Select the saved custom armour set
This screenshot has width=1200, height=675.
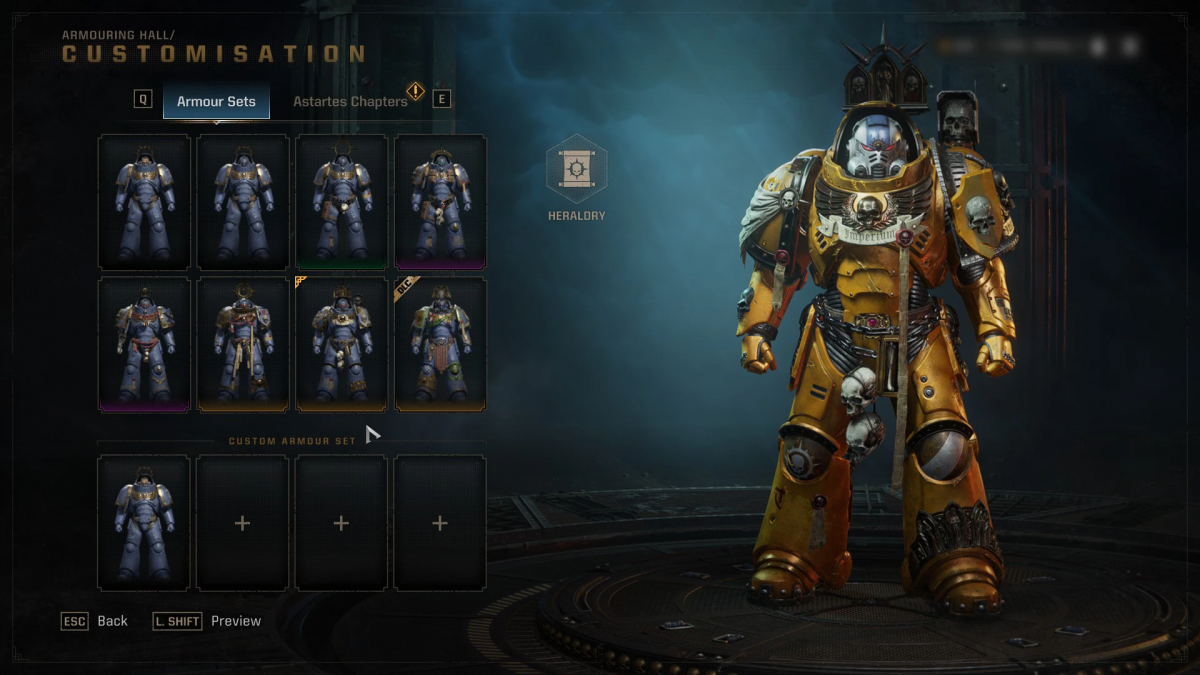pyautogui.click(x=144, y=522)
